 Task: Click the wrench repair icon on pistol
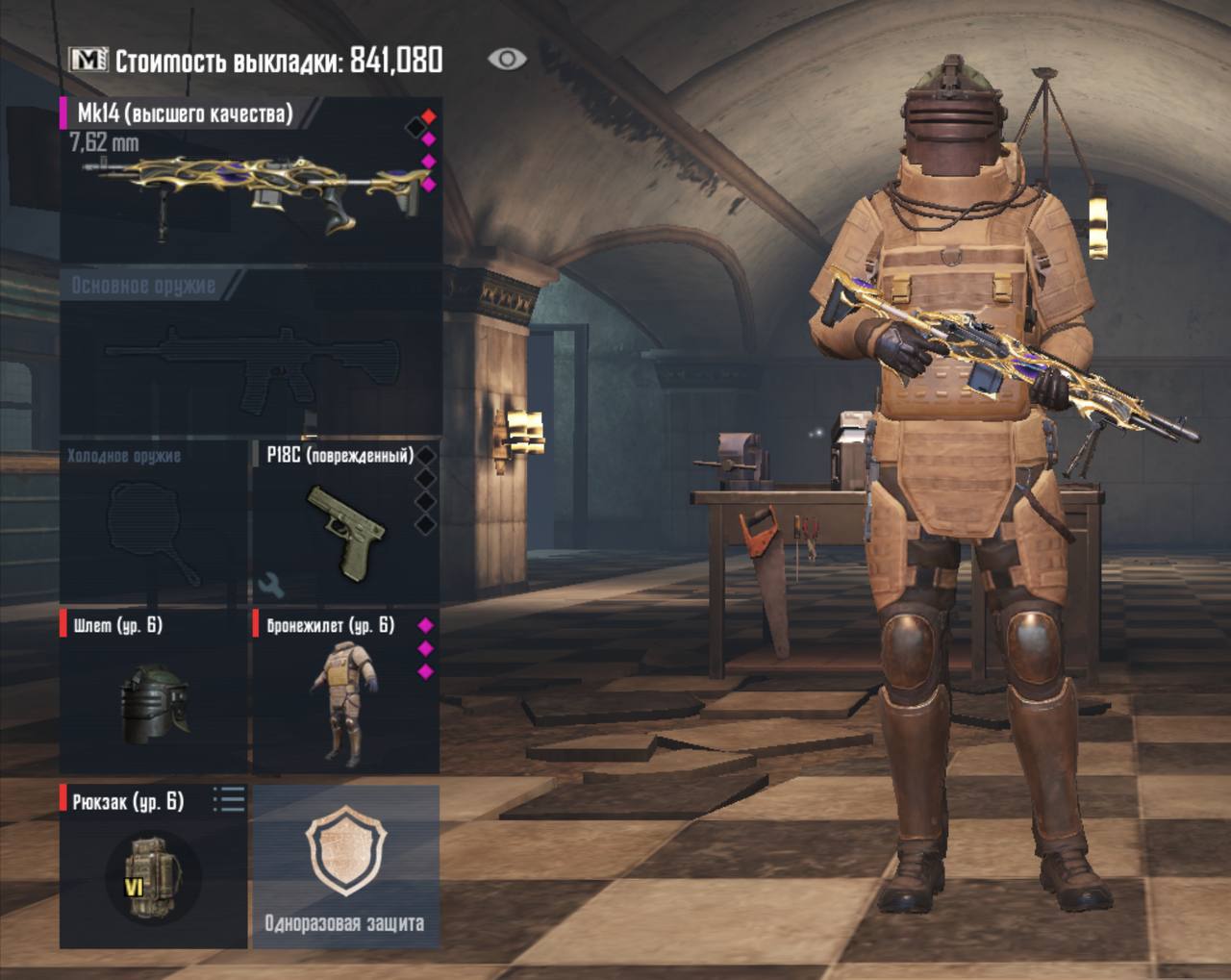click(x=271, y=584)
